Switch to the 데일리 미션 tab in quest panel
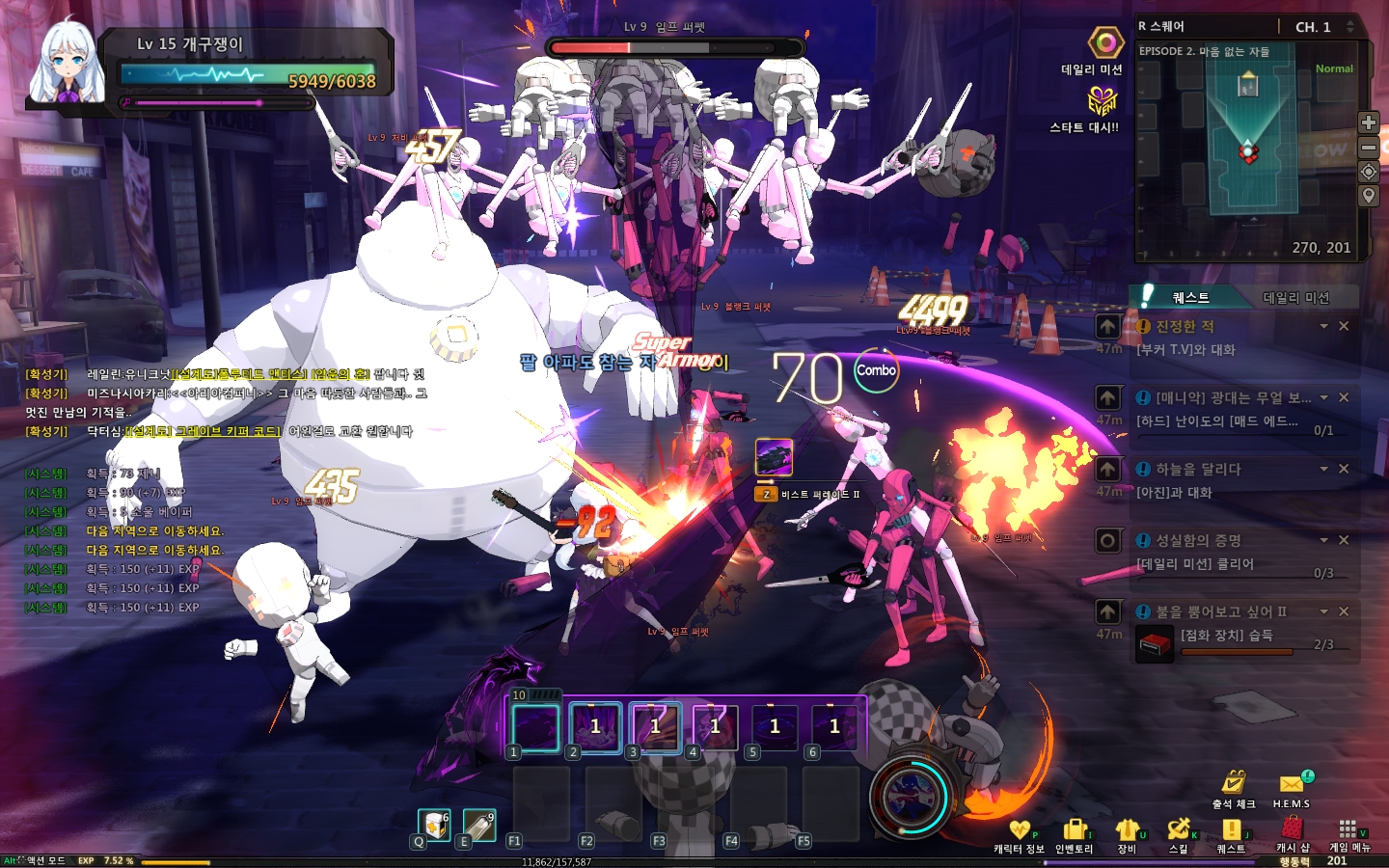The height and width of the screenshot is (868, 1389). (x=1295, y=297)
